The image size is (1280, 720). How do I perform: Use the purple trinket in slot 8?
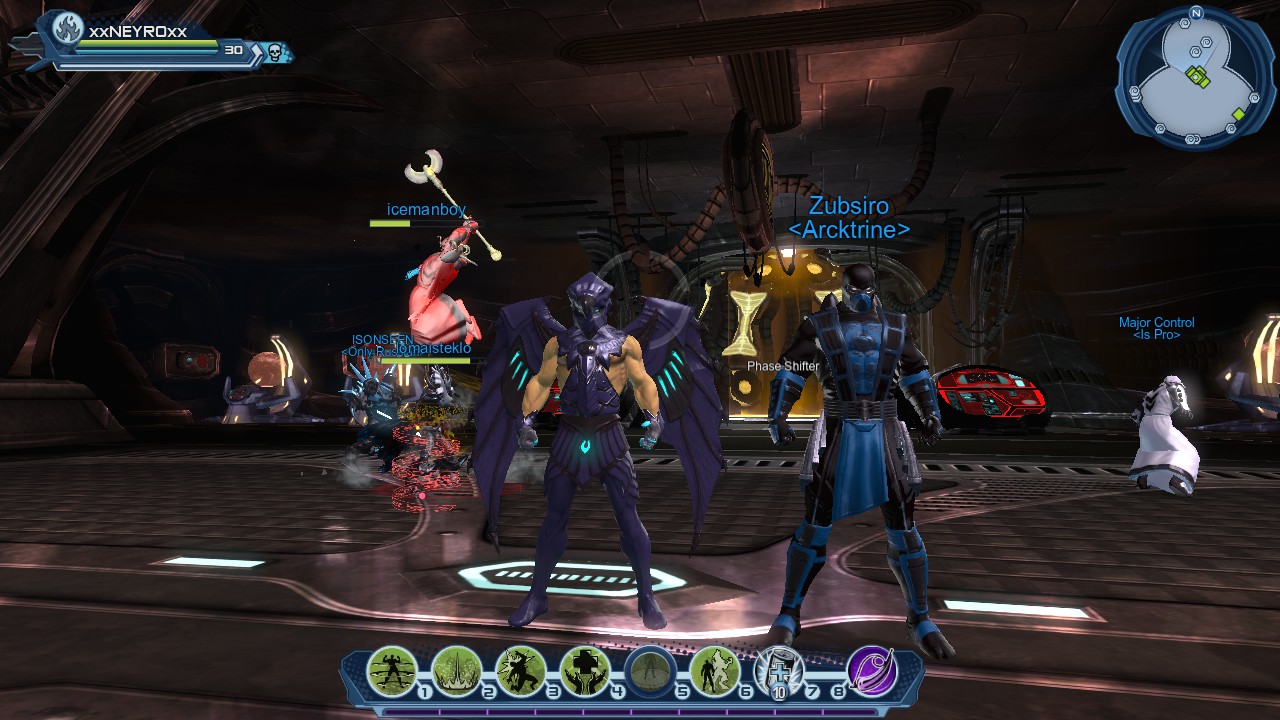(871, 670)
